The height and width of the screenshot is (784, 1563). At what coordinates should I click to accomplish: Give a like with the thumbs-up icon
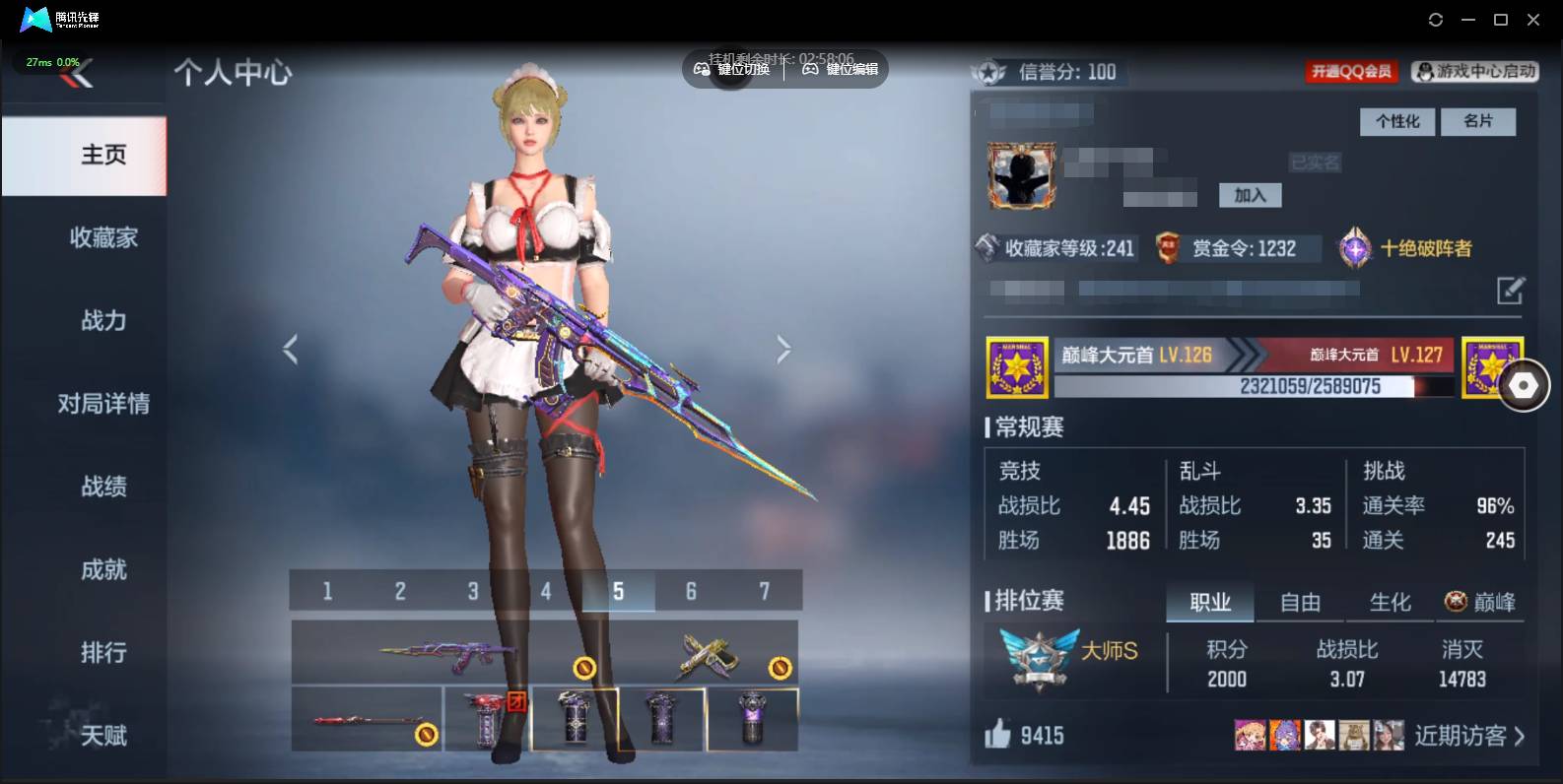pos(997,734)
